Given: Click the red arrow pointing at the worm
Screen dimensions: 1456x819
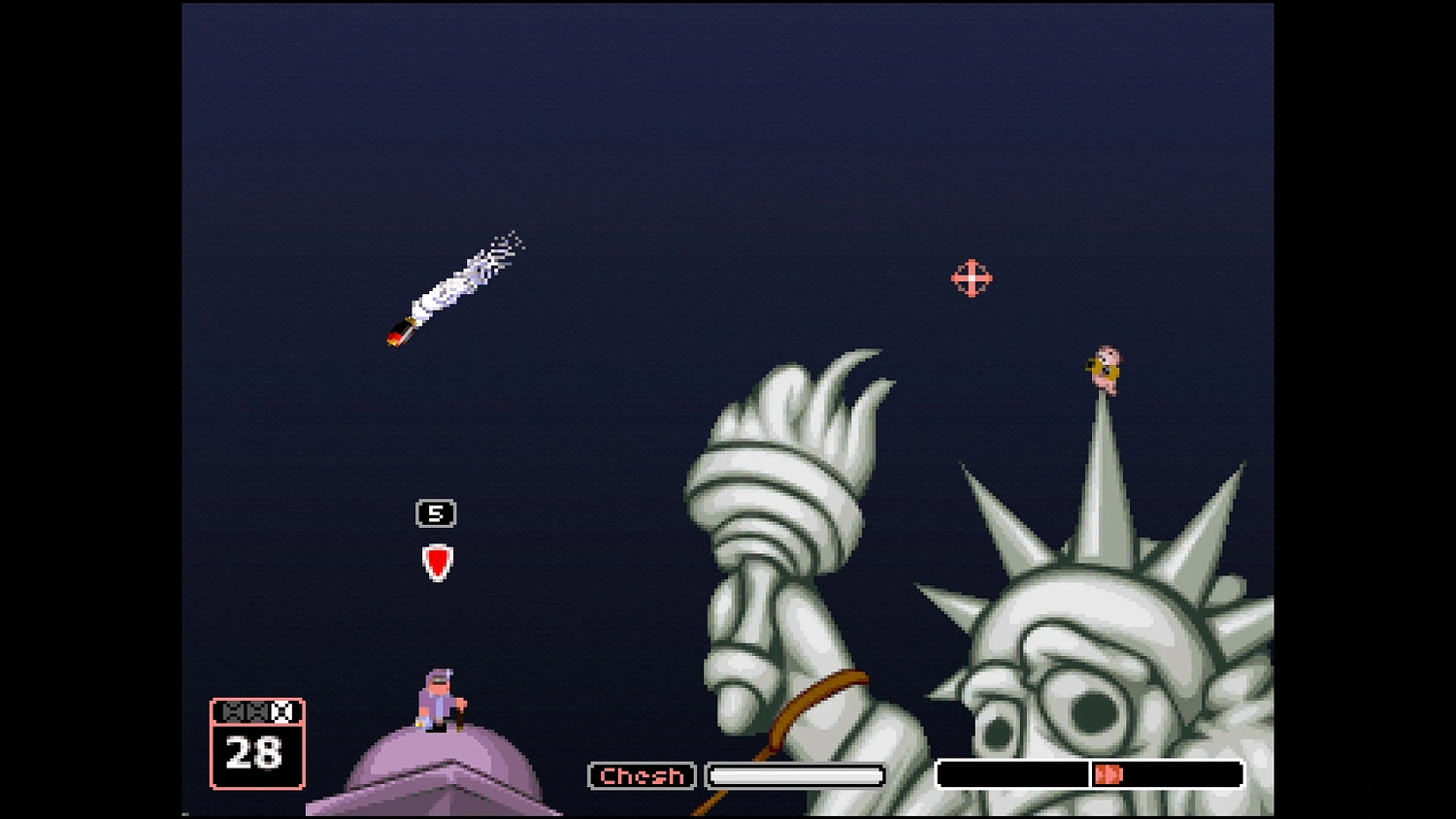Looking at the screenshot, I should pos(437,560).
